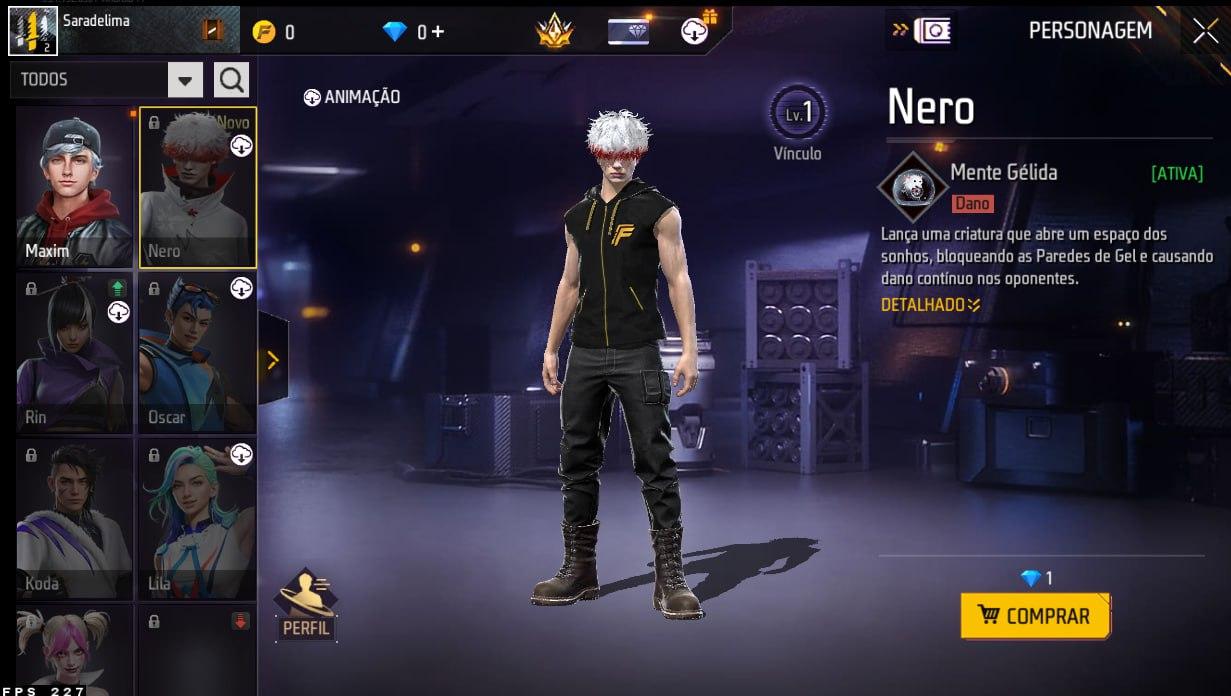The height and width of the screenshot is (696, 1231).
Task: Open the character search magnifier
Action: pos(232,80)
